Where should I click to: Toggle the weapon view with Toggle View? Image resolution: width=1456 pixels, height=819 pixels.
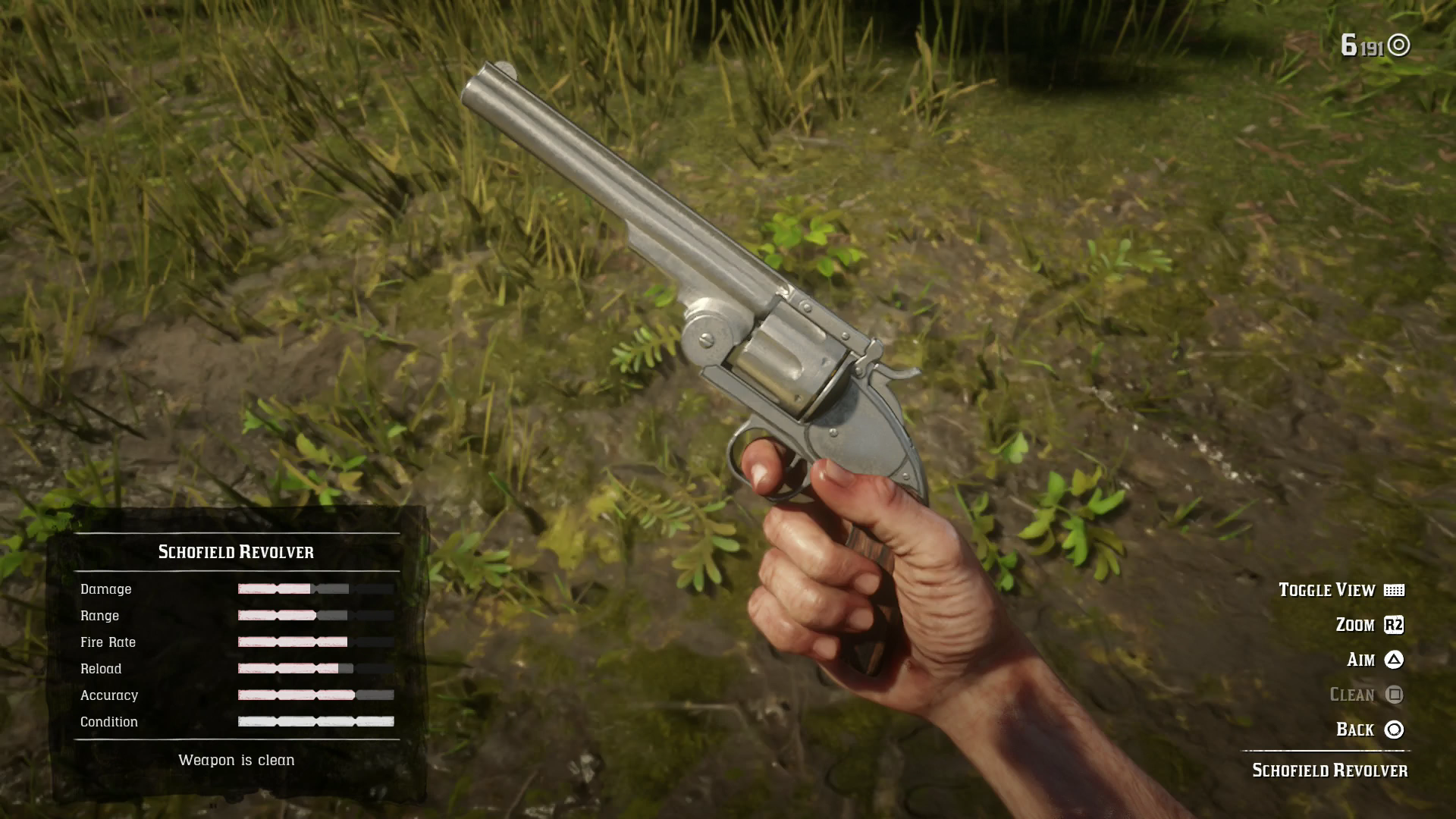coord(1327,590)
